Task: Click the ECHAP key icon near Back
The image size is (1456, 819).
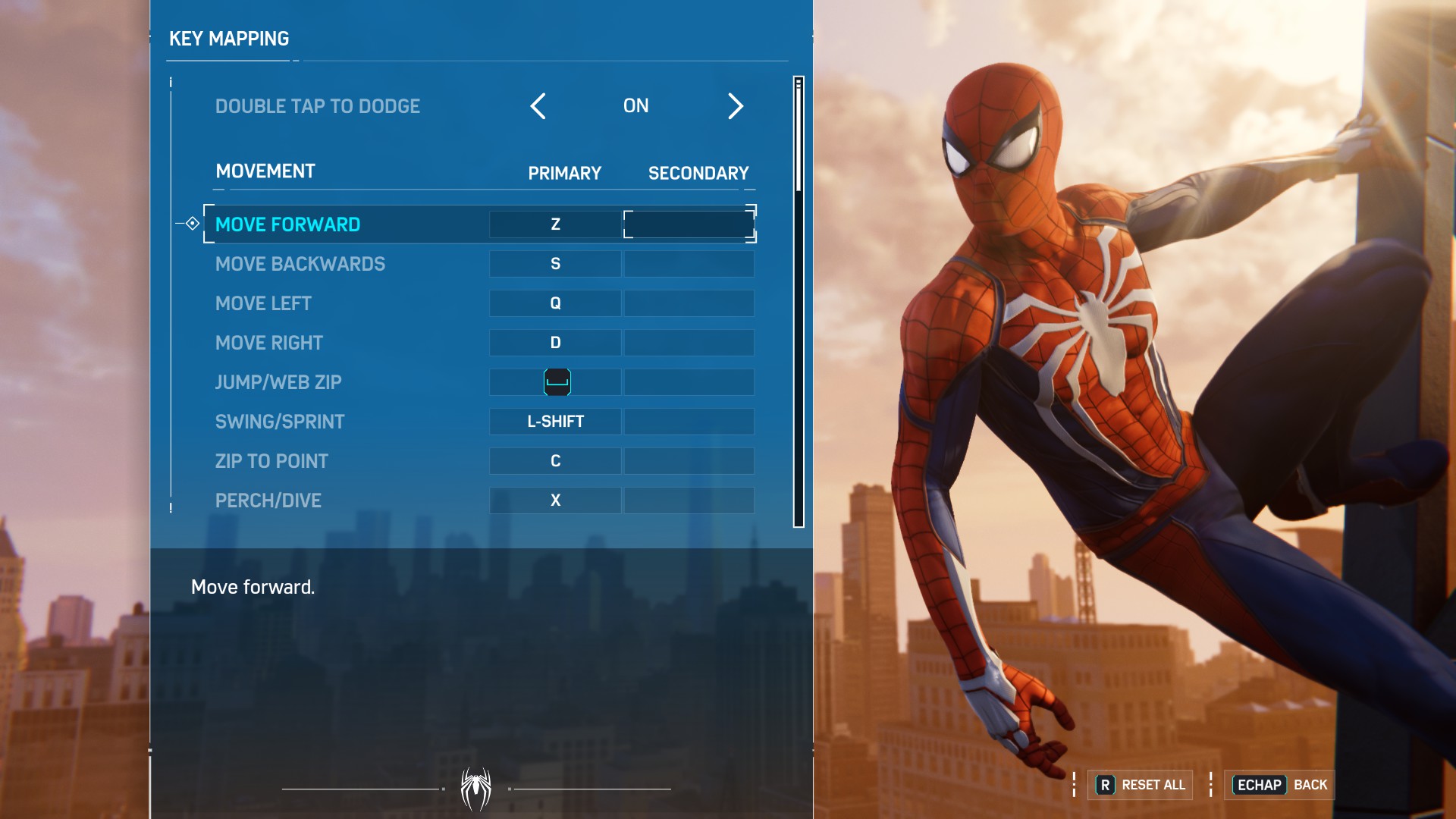Action: pyautogui.click(x=1261, y=786)
